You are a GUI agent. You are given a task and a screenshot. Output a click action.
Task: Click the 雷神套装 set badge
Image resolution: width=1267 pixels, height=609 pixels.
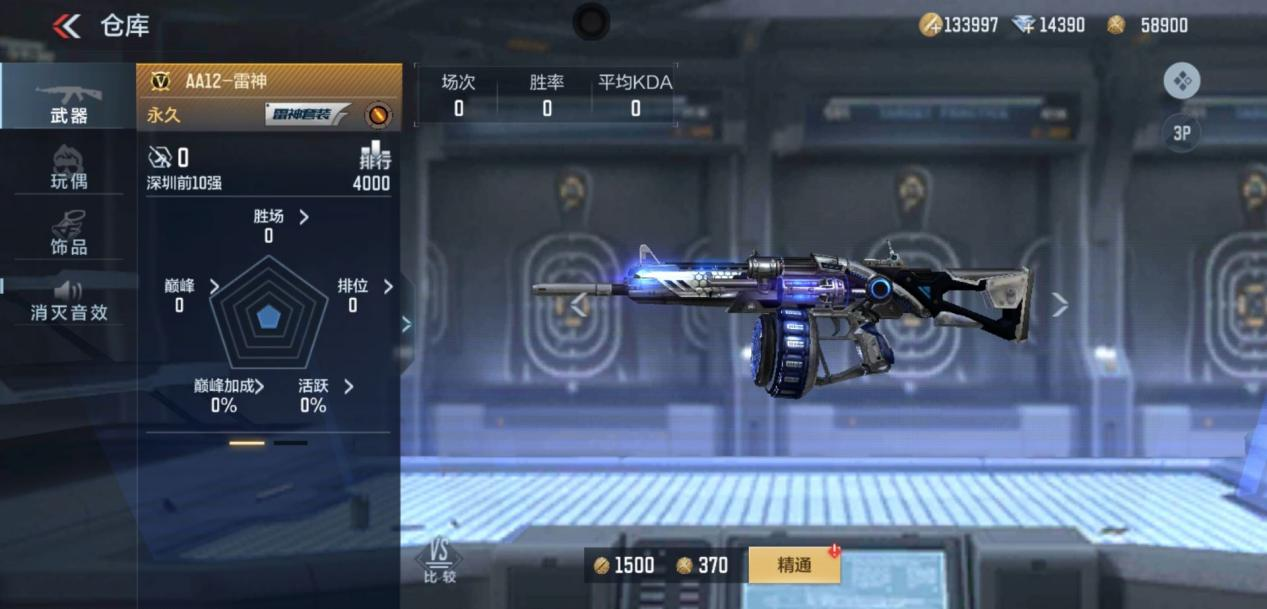click(307, 115)
